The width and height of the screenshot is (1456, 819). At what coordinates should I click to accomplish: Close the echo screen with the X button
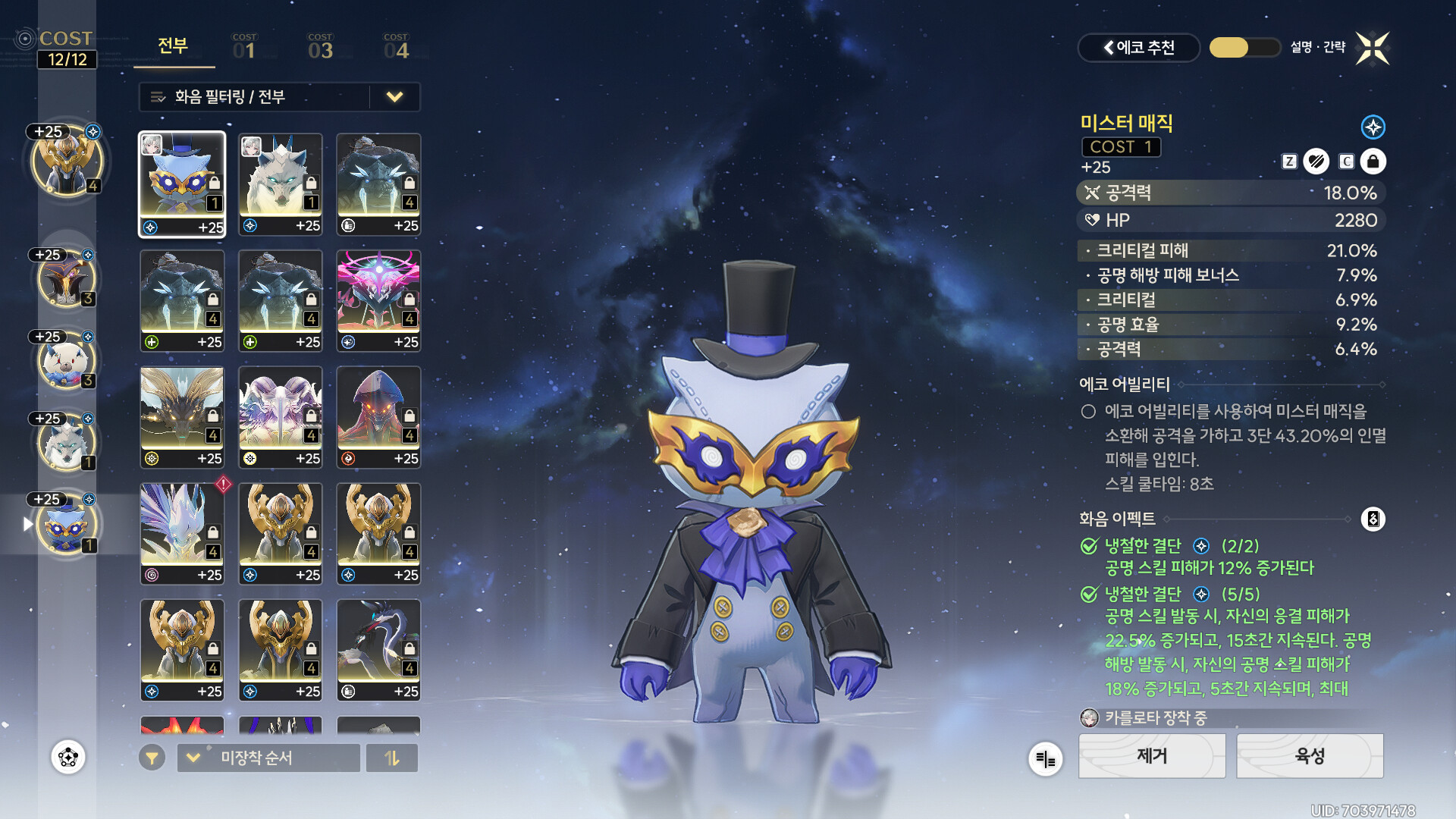(1373, 49)
